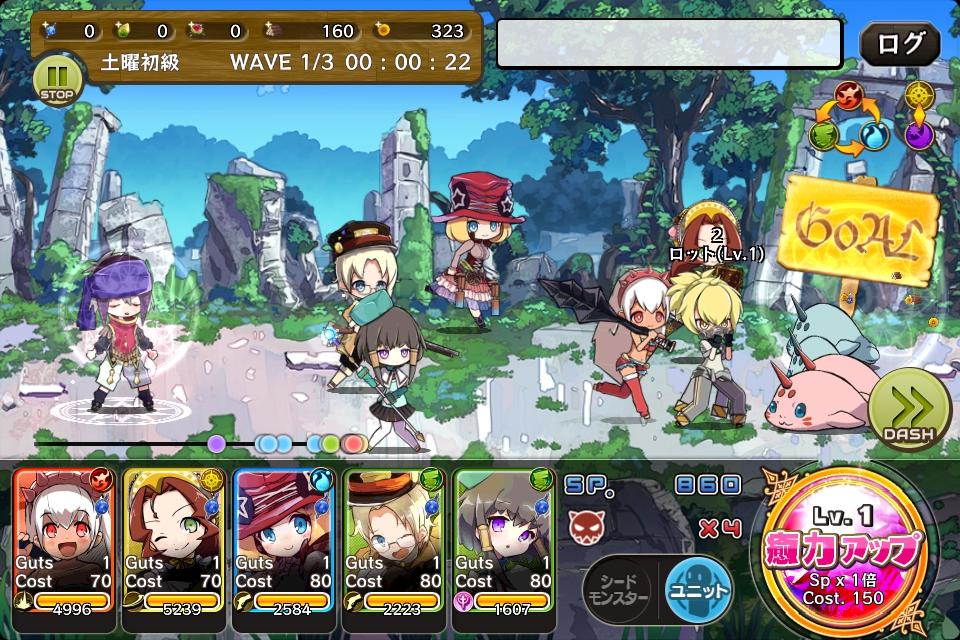Deploy the purple-eyed dark-haired unit card

point(504,539)
